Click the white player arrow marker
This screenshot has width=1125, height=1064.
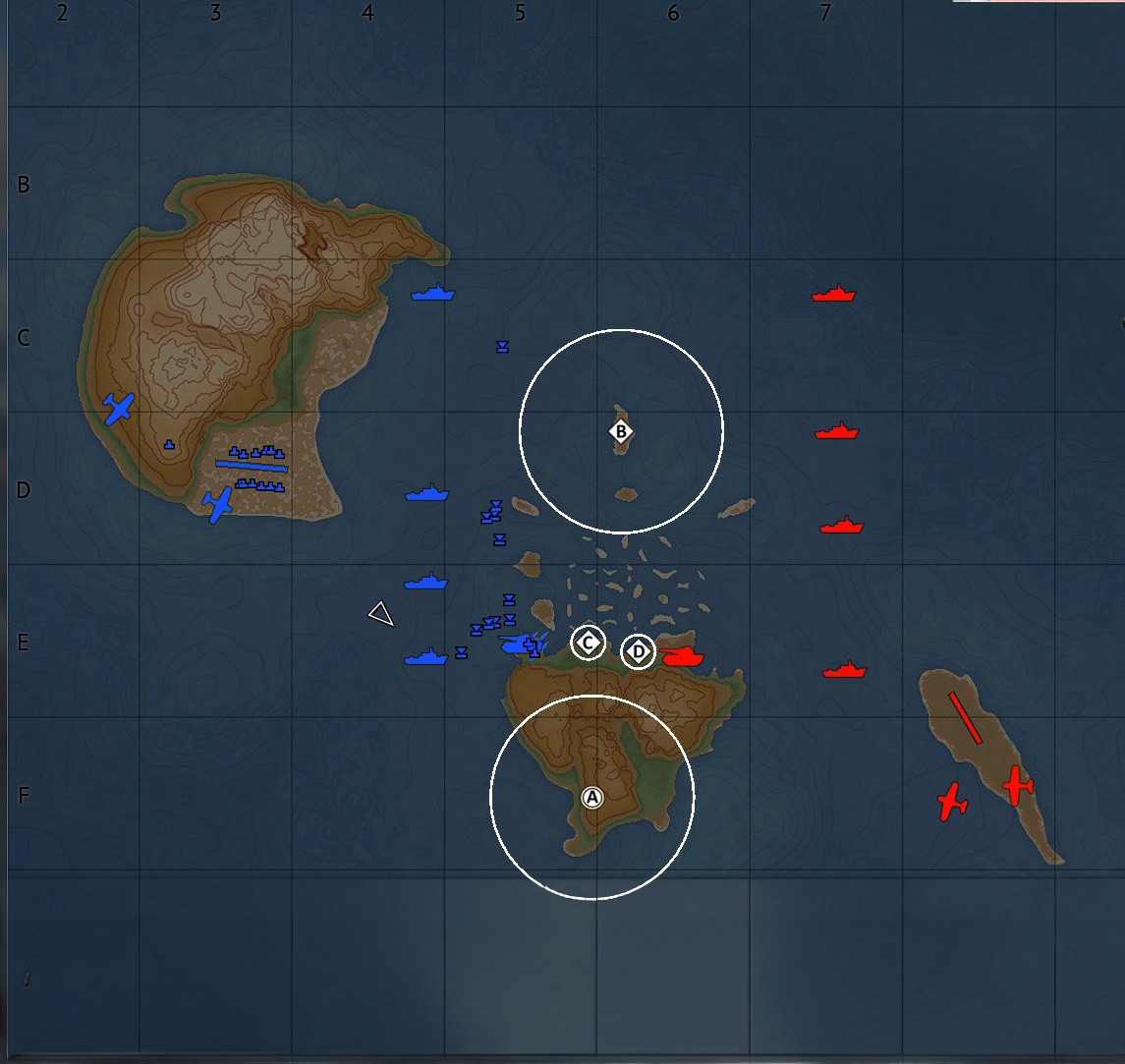point(381,614)
